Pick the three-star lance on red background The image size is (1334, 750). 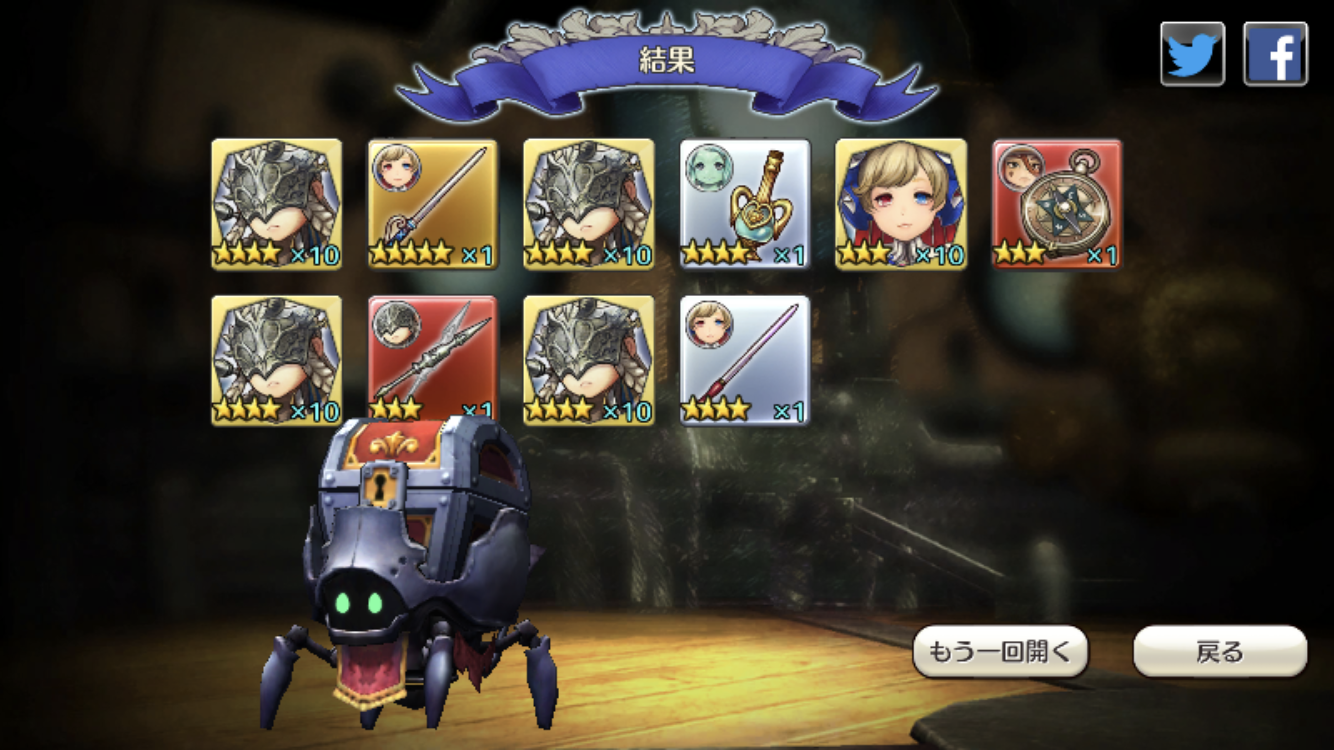[433, 360]
